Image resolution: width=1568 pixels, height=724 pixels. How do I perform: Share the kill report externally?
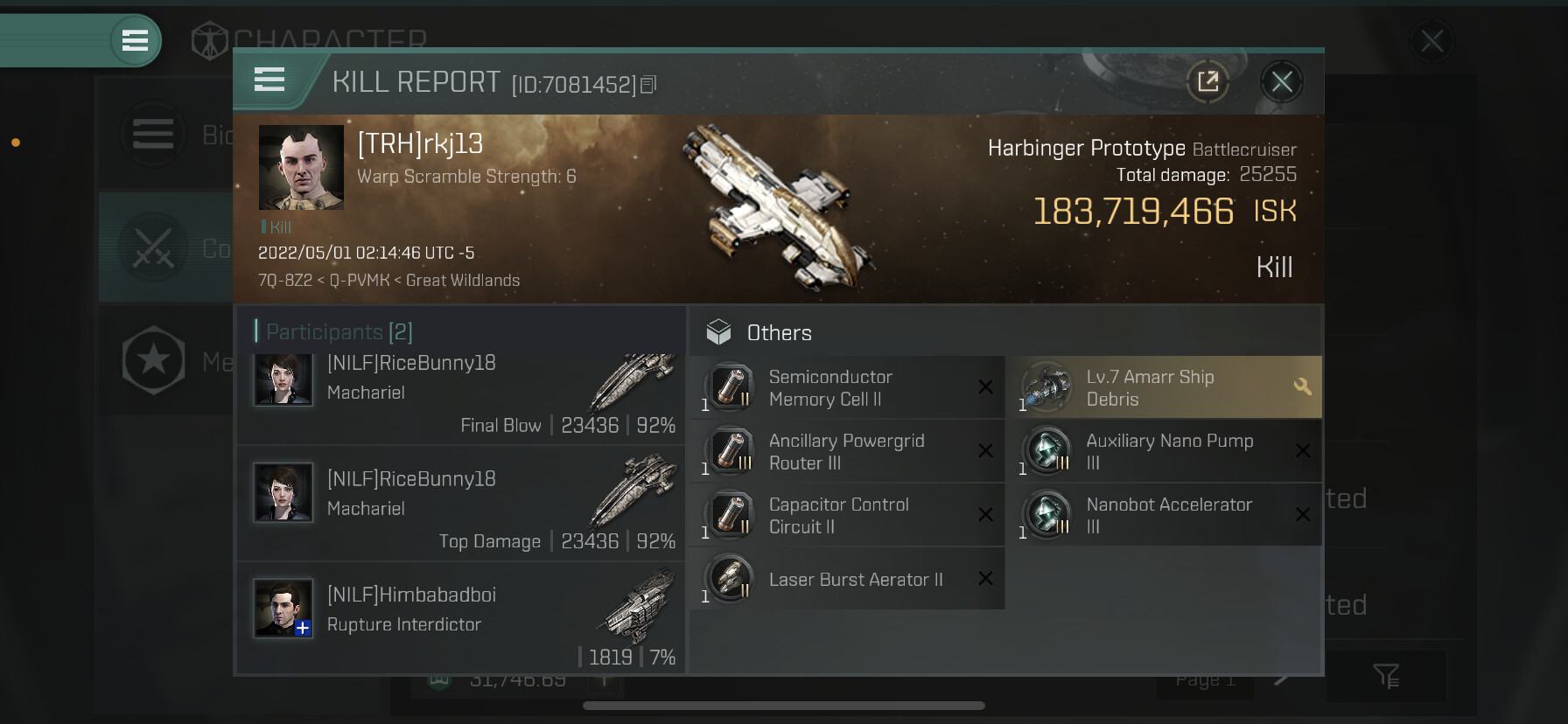1207,82
